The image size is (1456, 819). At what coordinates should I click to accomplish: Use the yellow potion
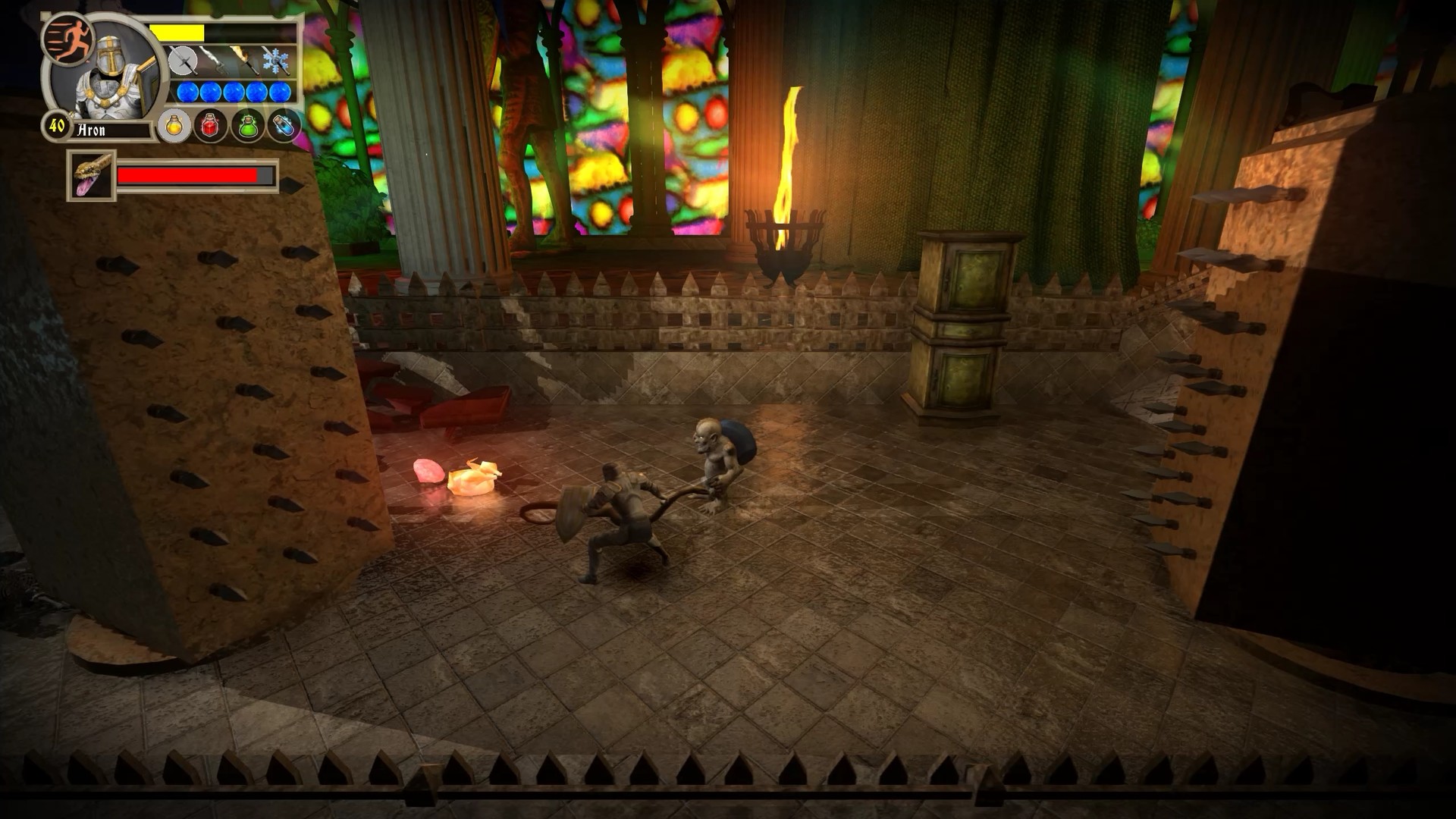(x=174, y=126)
